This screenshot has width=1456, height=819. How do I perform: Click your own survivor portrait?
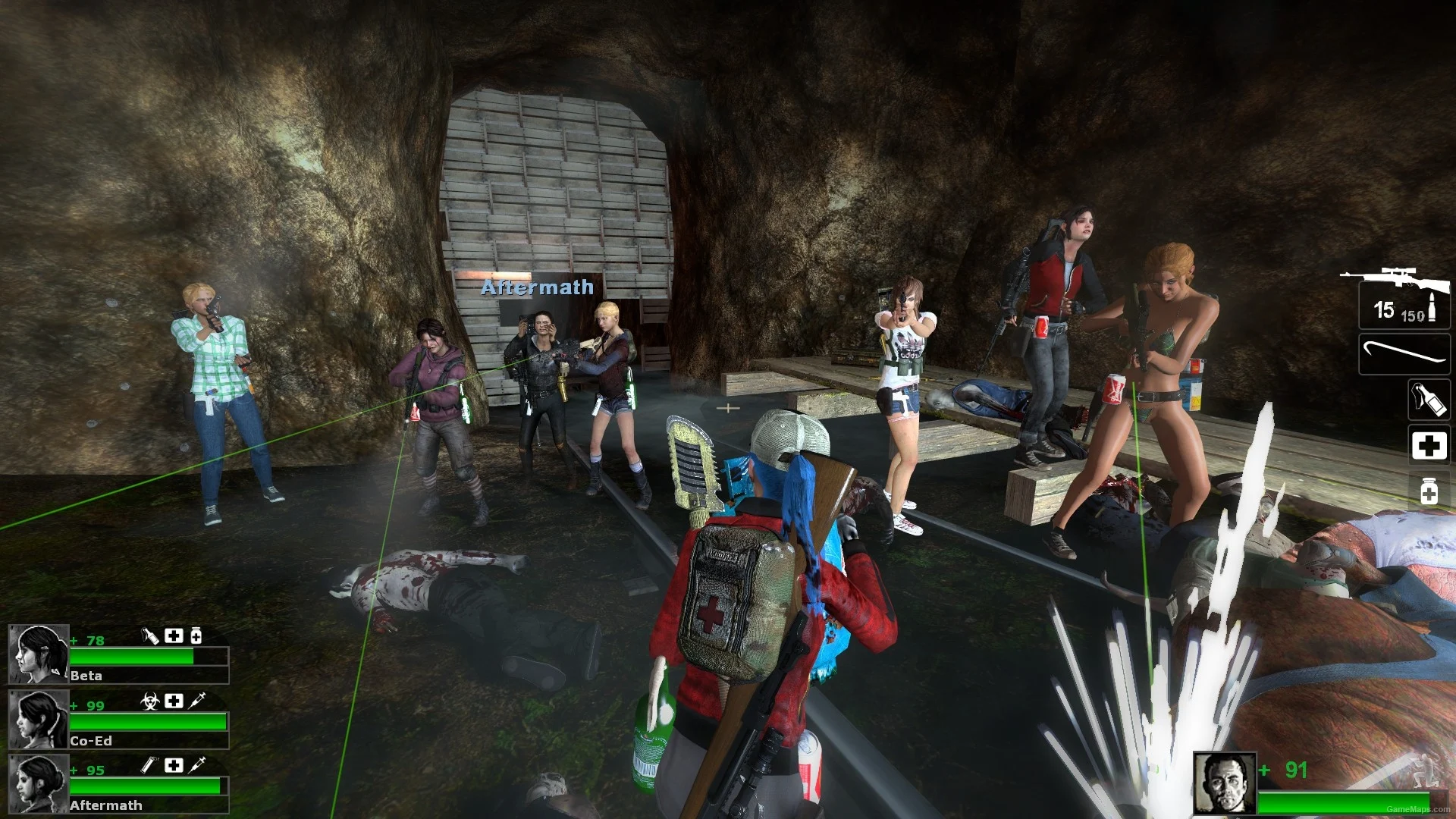1224,783
